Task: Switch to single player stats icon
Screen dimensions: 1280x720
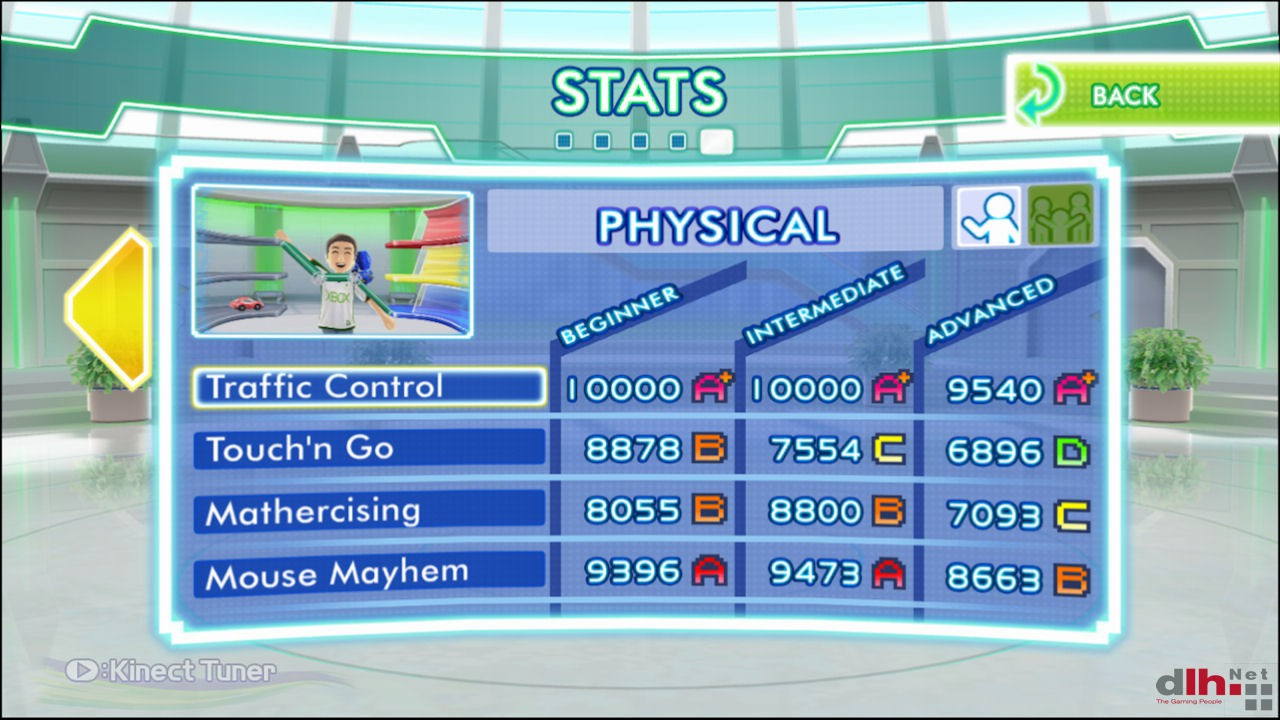Action: [x=989, y=217]
